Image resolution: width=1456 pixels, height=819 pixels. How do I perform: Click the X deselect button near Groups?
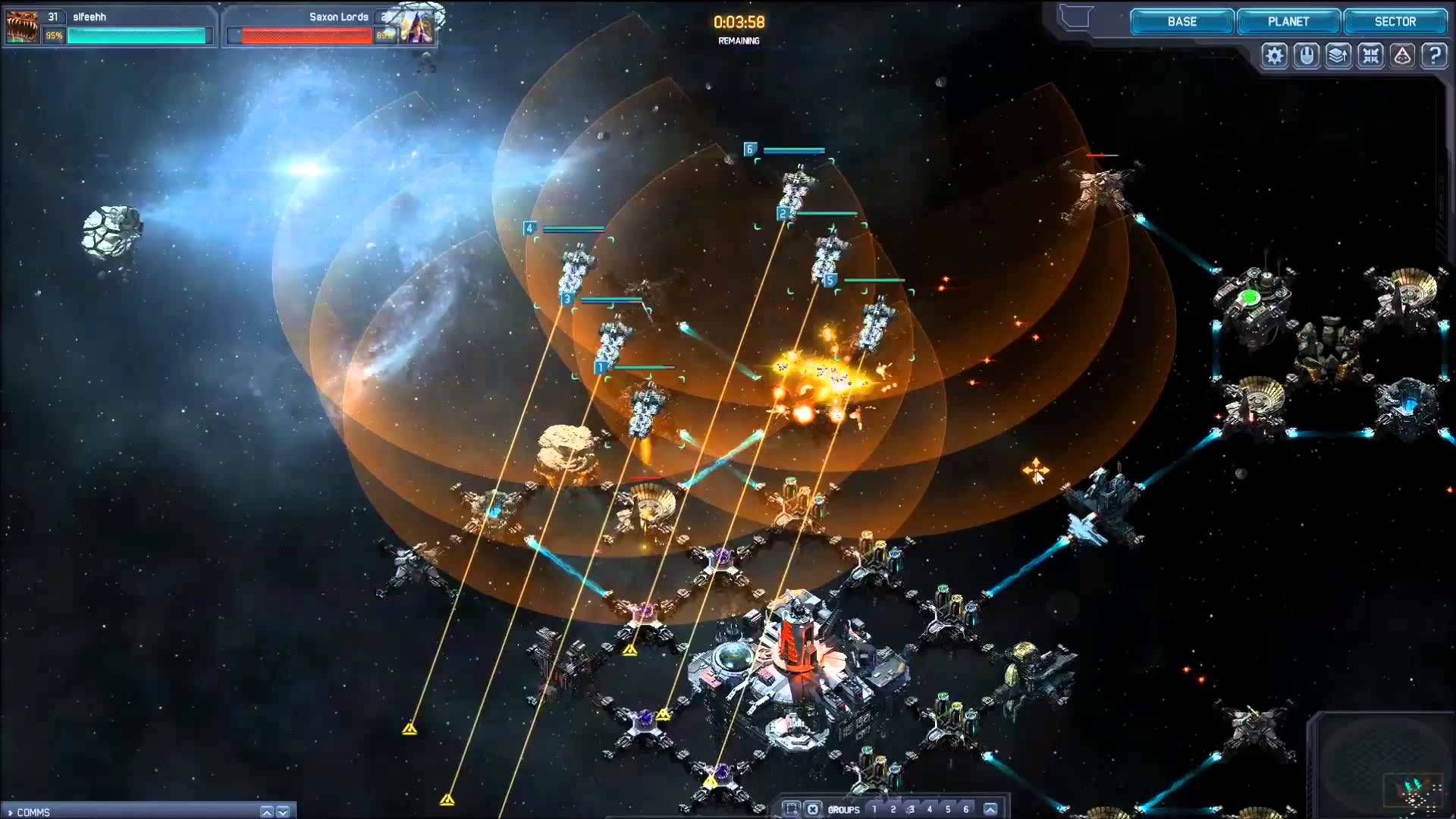[x=812, y=809]
